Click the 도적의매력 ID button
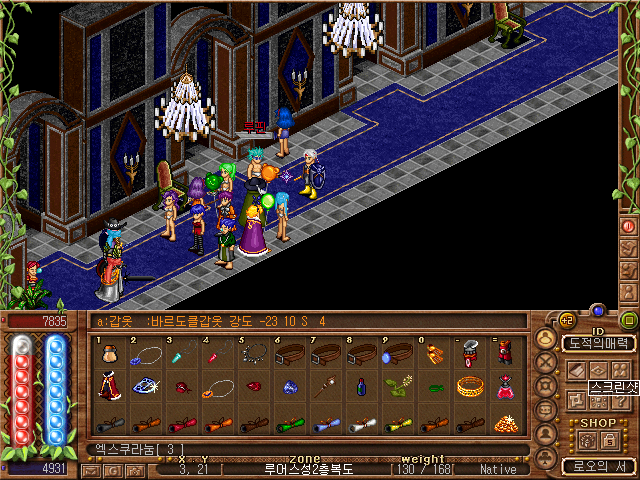Image resolution: width=640 pixels, height=480 pixels. click(x=599, y=343)
